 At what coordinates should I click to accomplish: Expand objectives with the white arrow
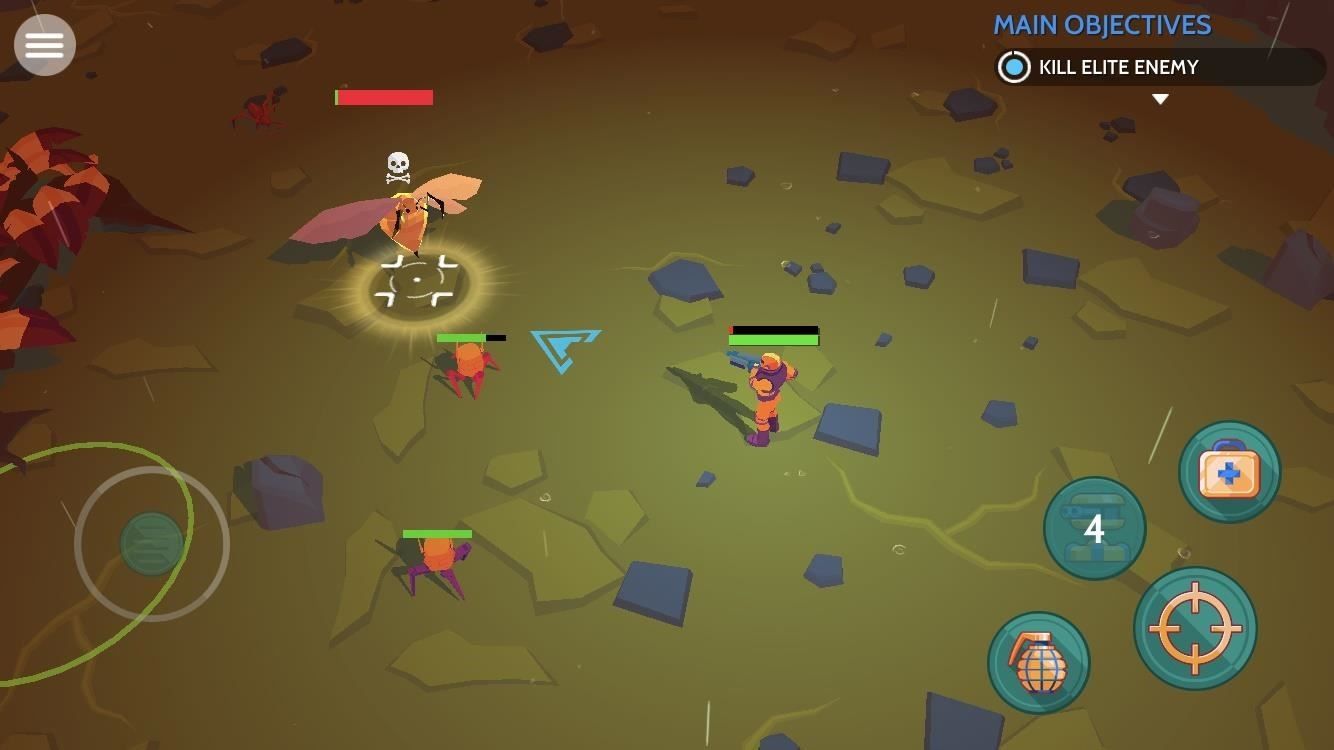[1160, 99]
